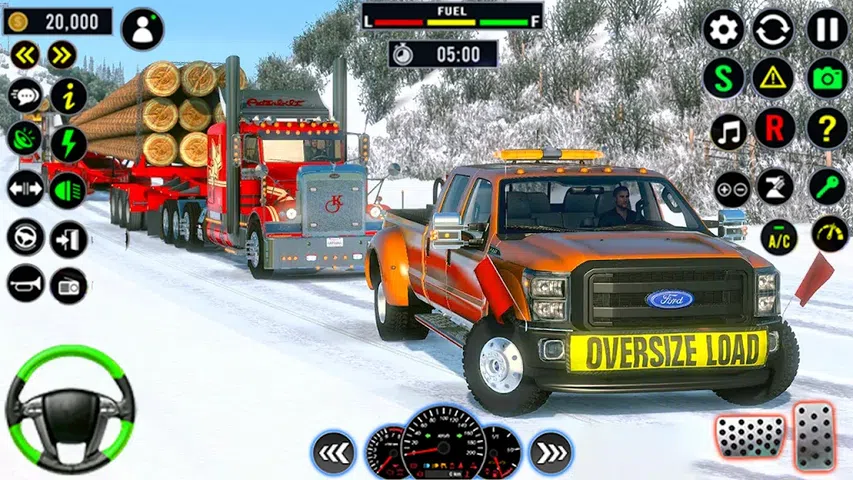Viewport: 853px width, 480px height.
Task: Open the settings gear menu
Action: (x=723, y=29)
